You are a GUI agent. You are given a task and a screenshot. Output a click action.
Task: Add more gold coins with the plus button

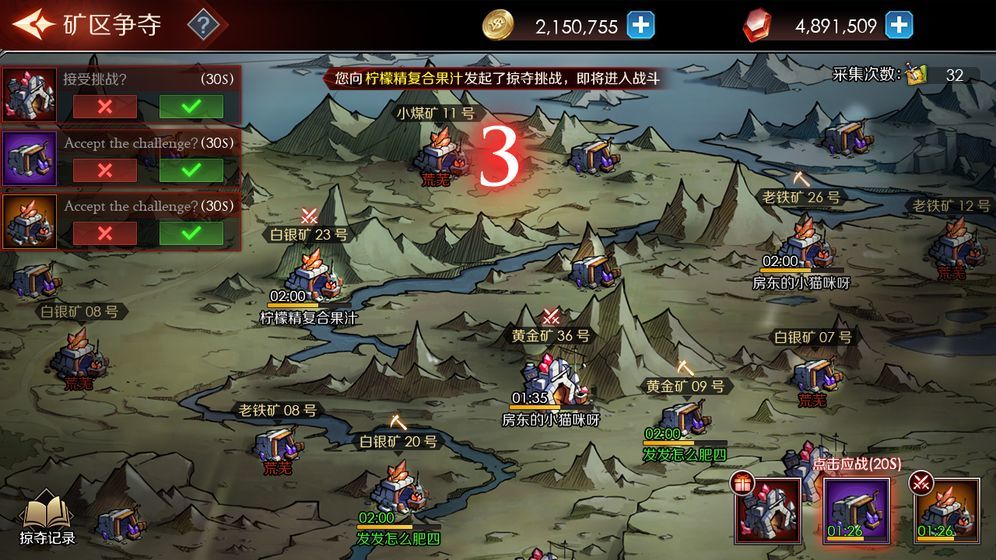641,25
